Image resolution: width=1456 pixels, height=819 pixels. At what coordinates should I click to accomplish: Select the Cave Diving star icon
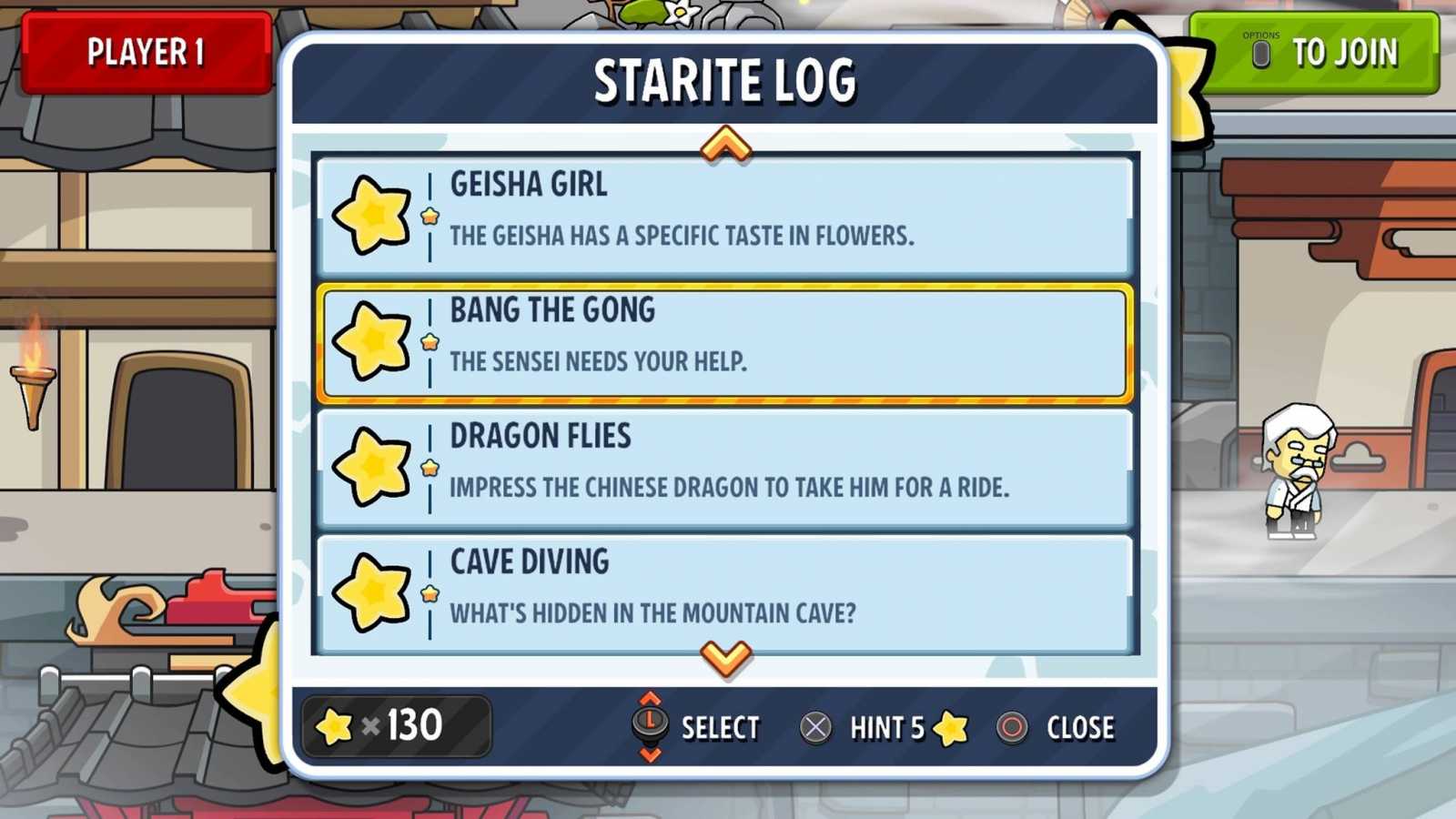(x=373, y=591)
